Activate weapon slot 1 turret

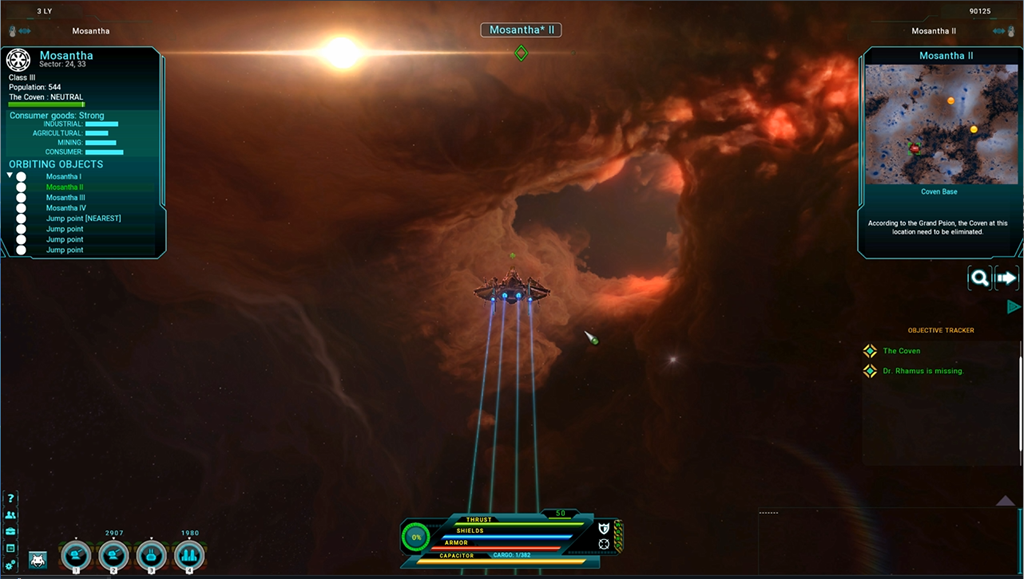[x=76, y=555]
